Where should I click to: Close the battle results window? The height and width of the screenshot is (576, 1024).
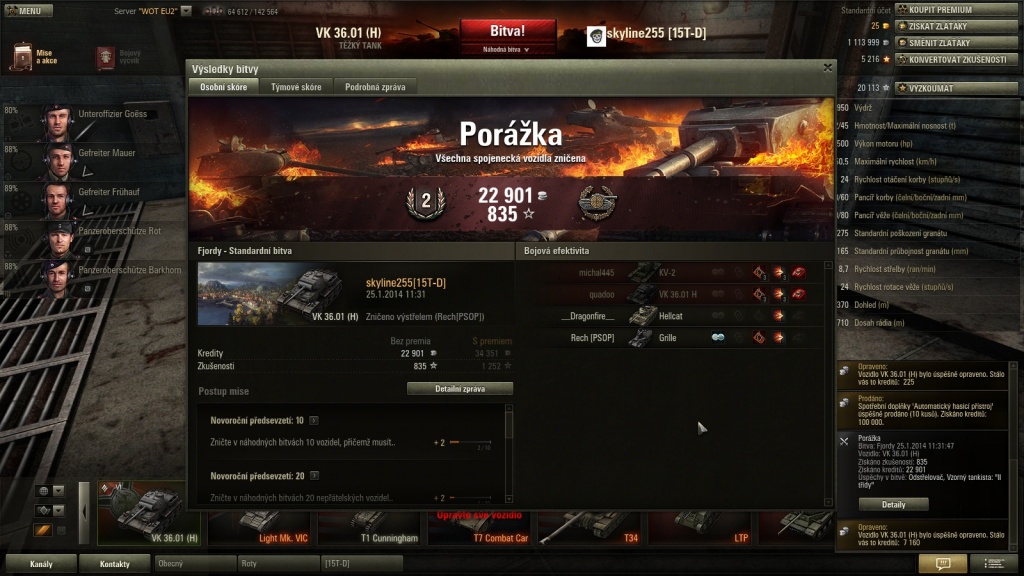(827, 67)
